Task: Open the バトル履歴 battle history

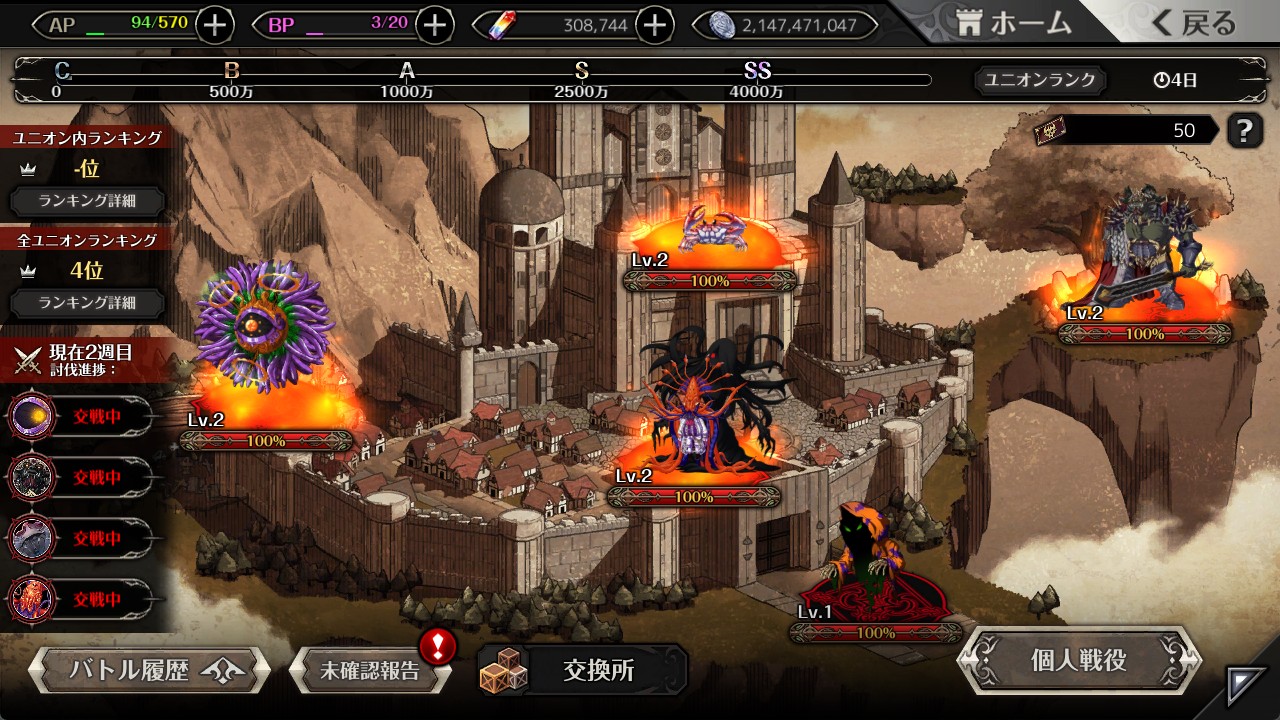Action: tap(148, 670)
